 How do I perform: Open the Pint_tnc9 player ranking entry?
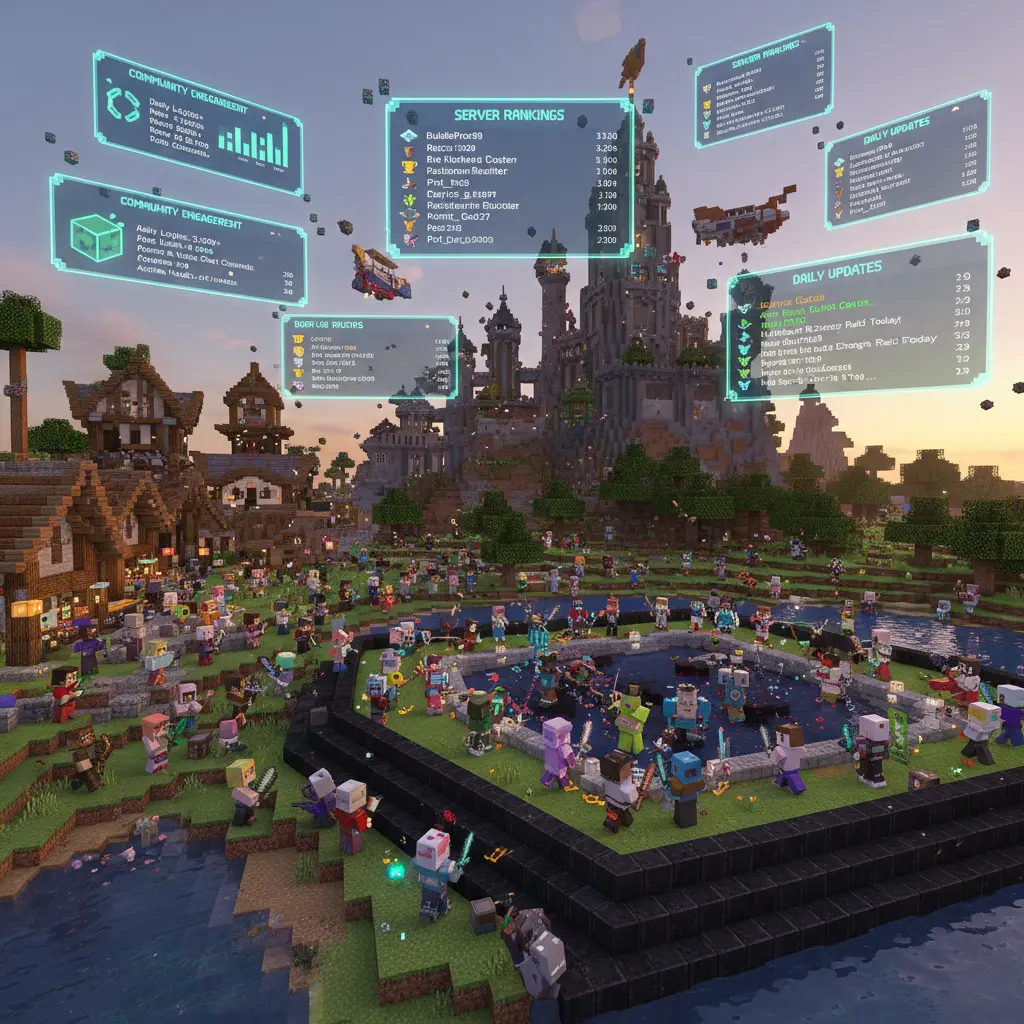(448, 184)
